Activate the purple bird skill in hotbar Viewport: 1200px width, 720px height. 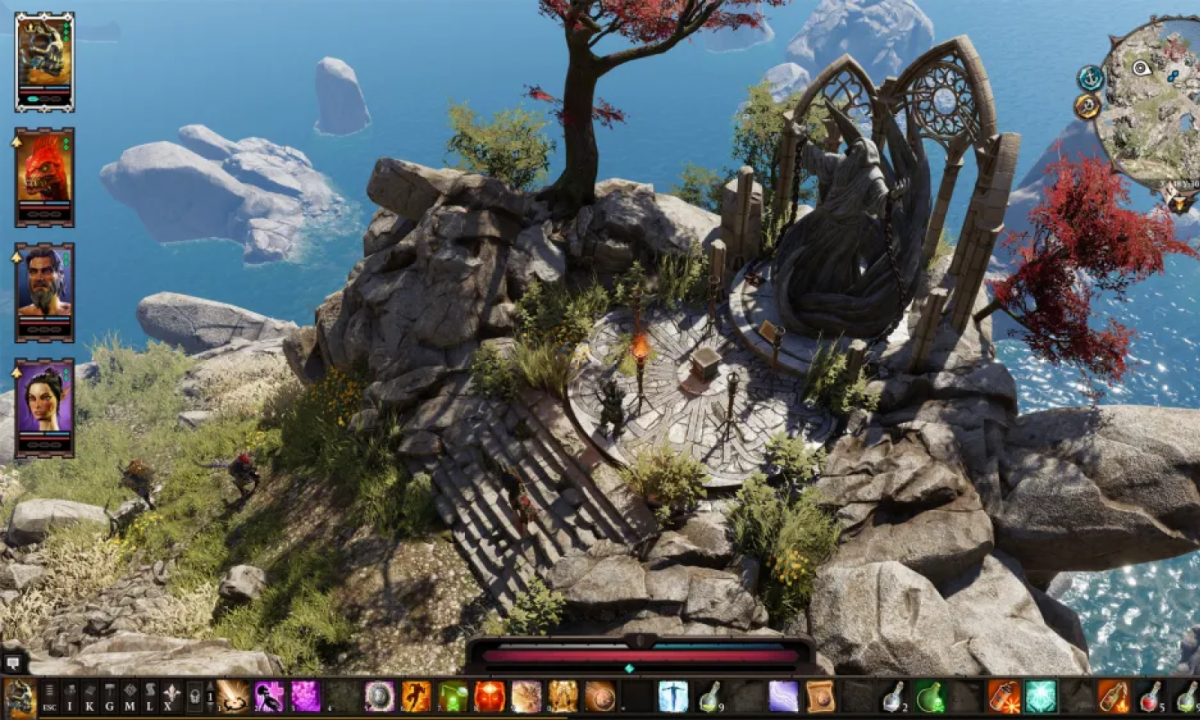click(x=269, y=696)
